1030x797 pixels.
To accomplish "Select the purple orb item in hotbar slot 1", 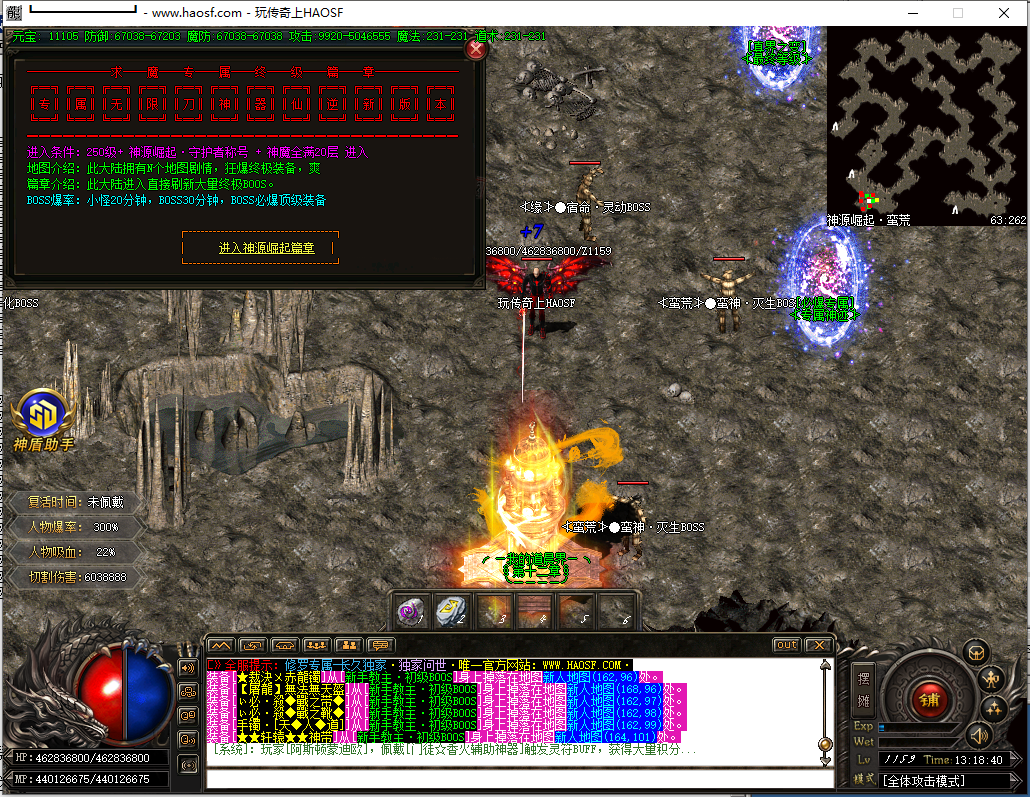I will pyautogui.click(x=409, y=612).
